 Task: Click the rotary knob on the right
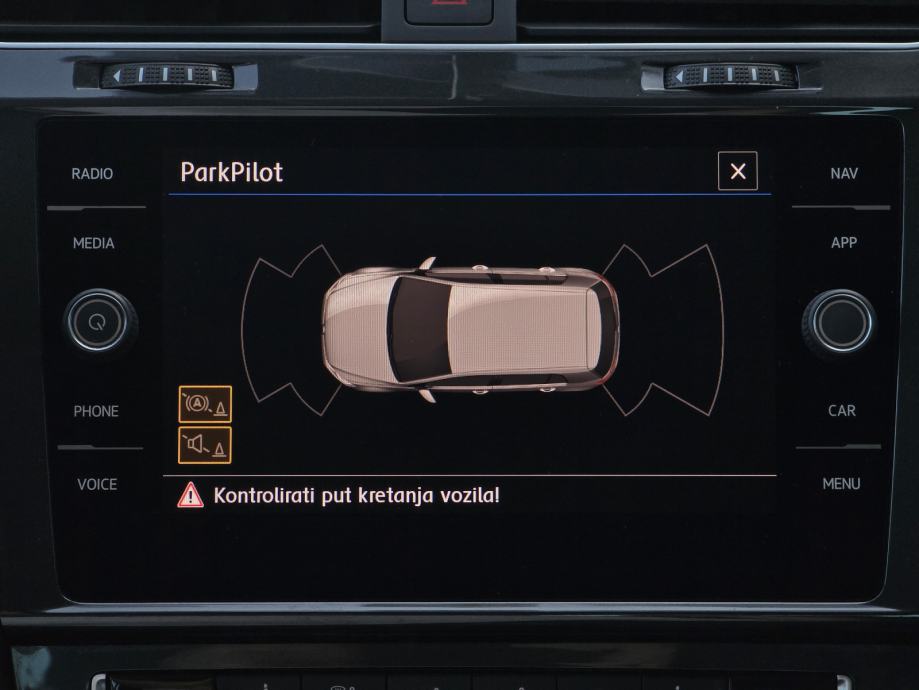pyautogui.click(x=838, y=322)
